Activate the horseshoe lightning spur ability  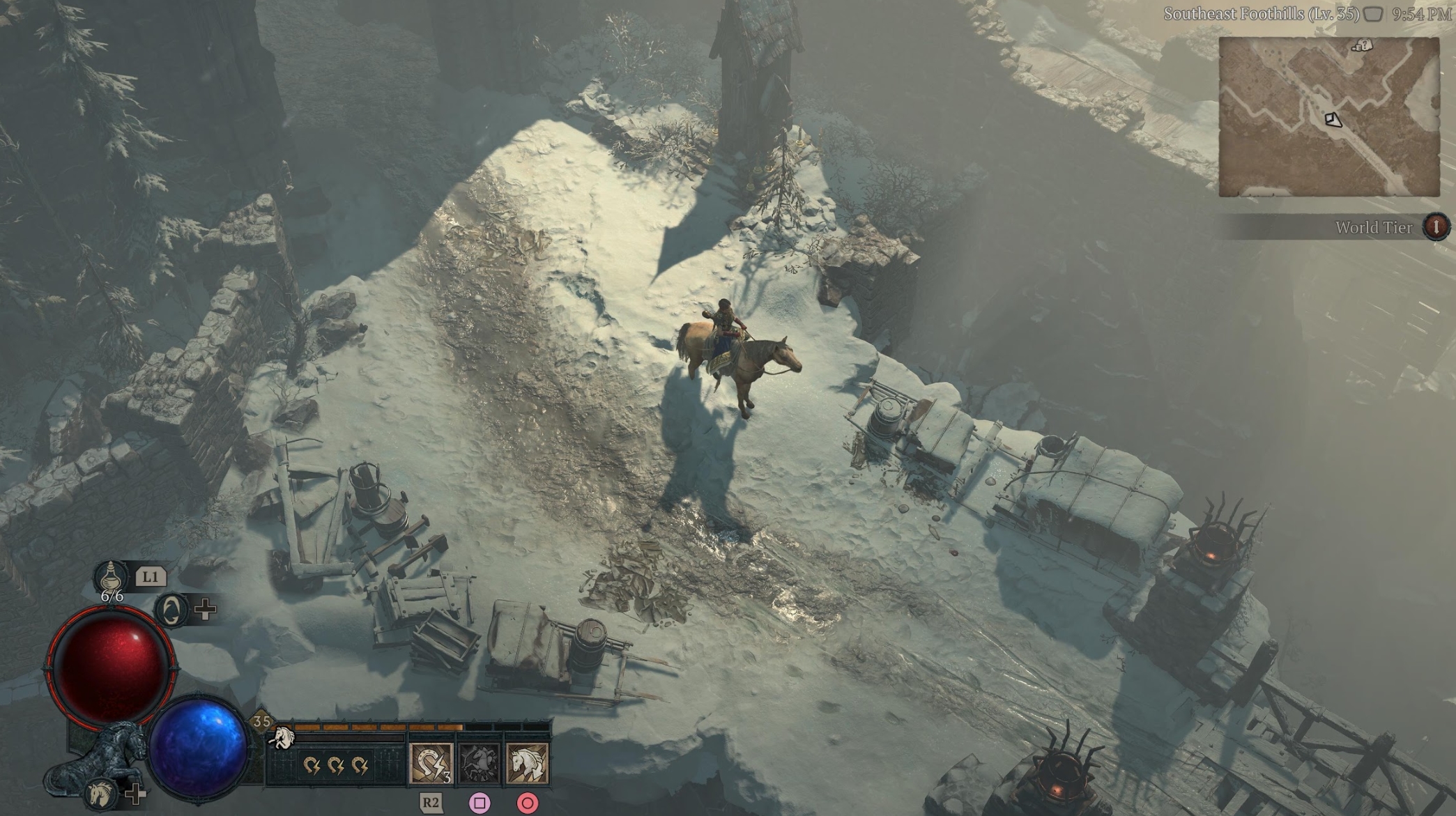(x=431, y=763)
